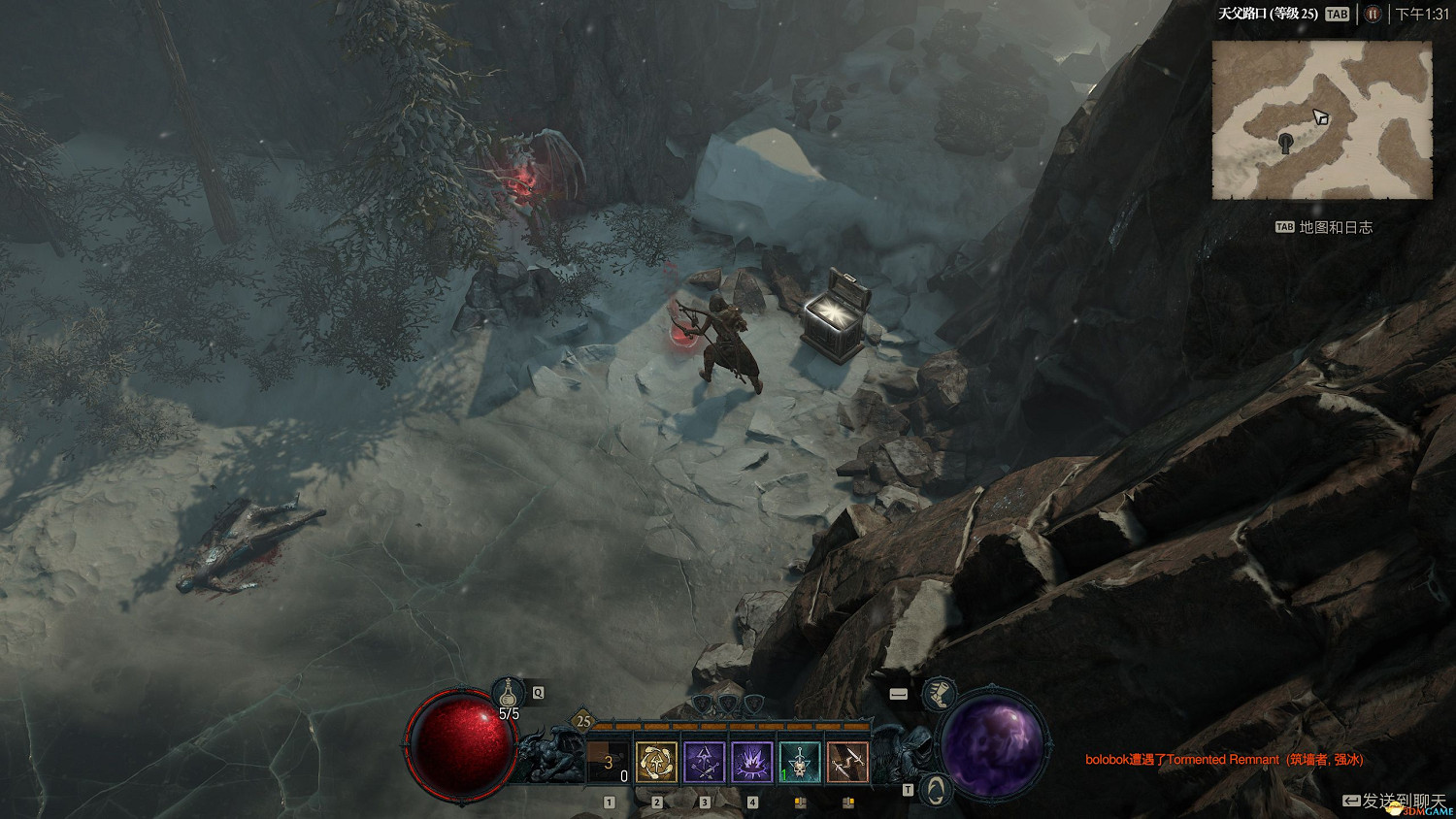
Task: Click the 天父路口 zone name label
Action: 1268,14
